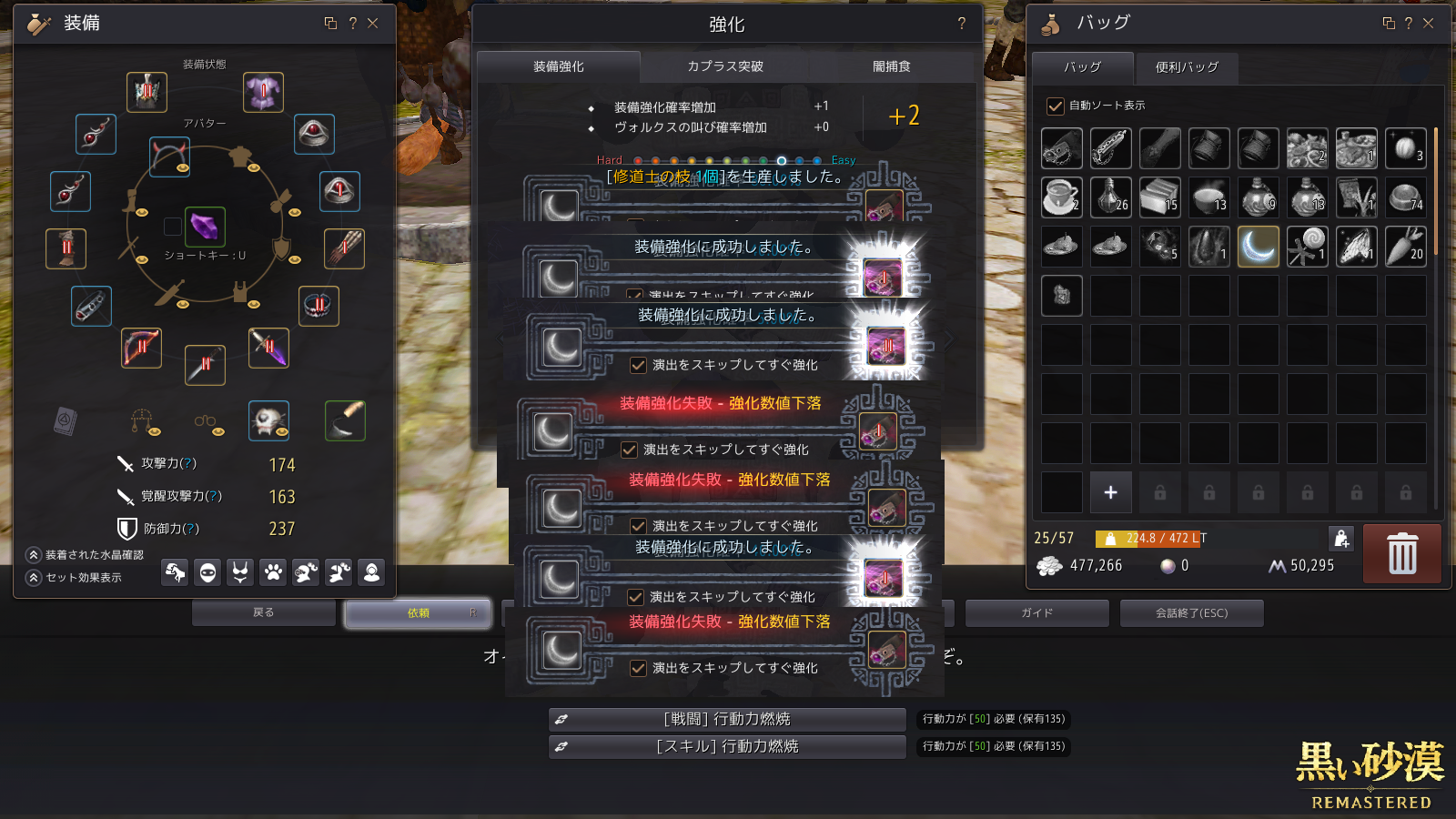
Task: Switch to the 便利バッグ tab
Action: click(x=1187, y=67)
